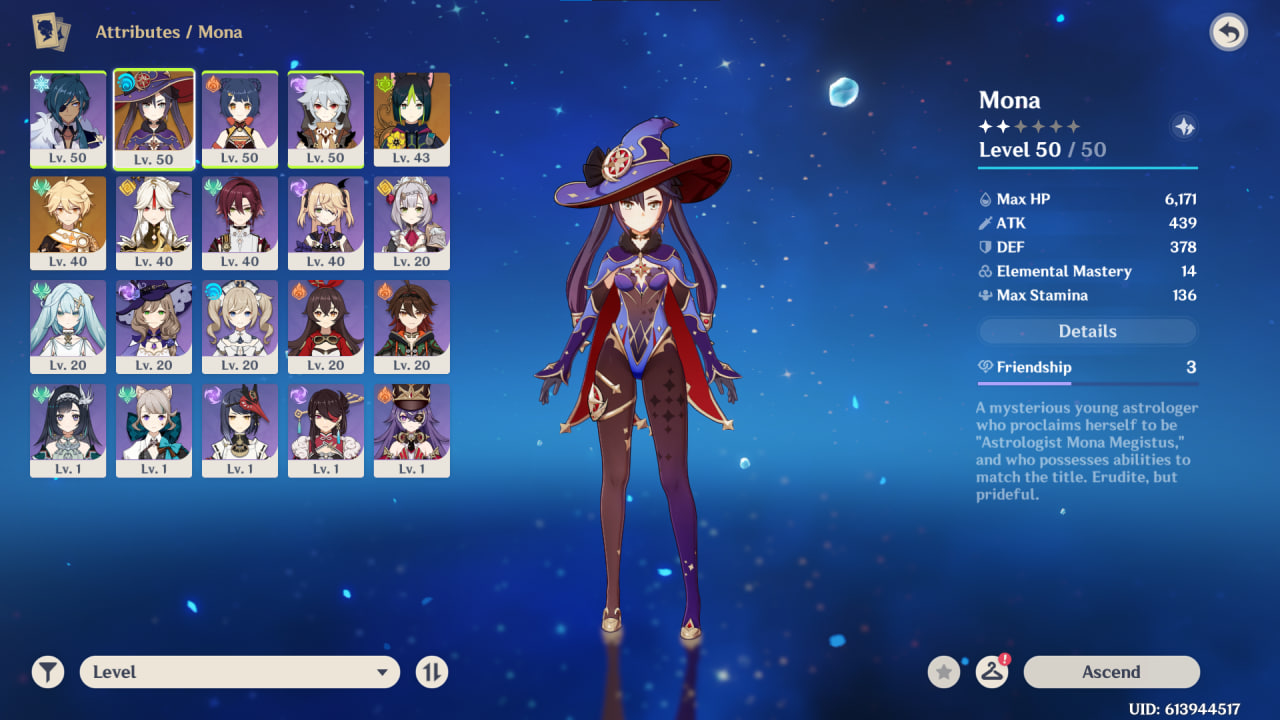The image size is (1280, 720).
Task: Expand the Level sort dropdown
Action: click(240, 672)
